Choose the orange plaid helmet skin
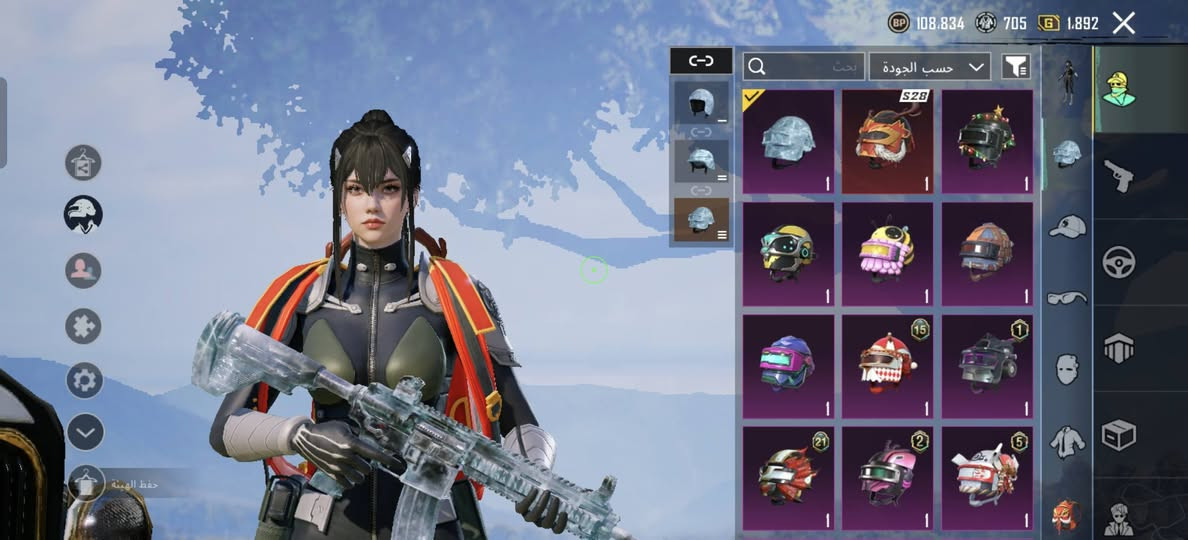 coord(987,254)
